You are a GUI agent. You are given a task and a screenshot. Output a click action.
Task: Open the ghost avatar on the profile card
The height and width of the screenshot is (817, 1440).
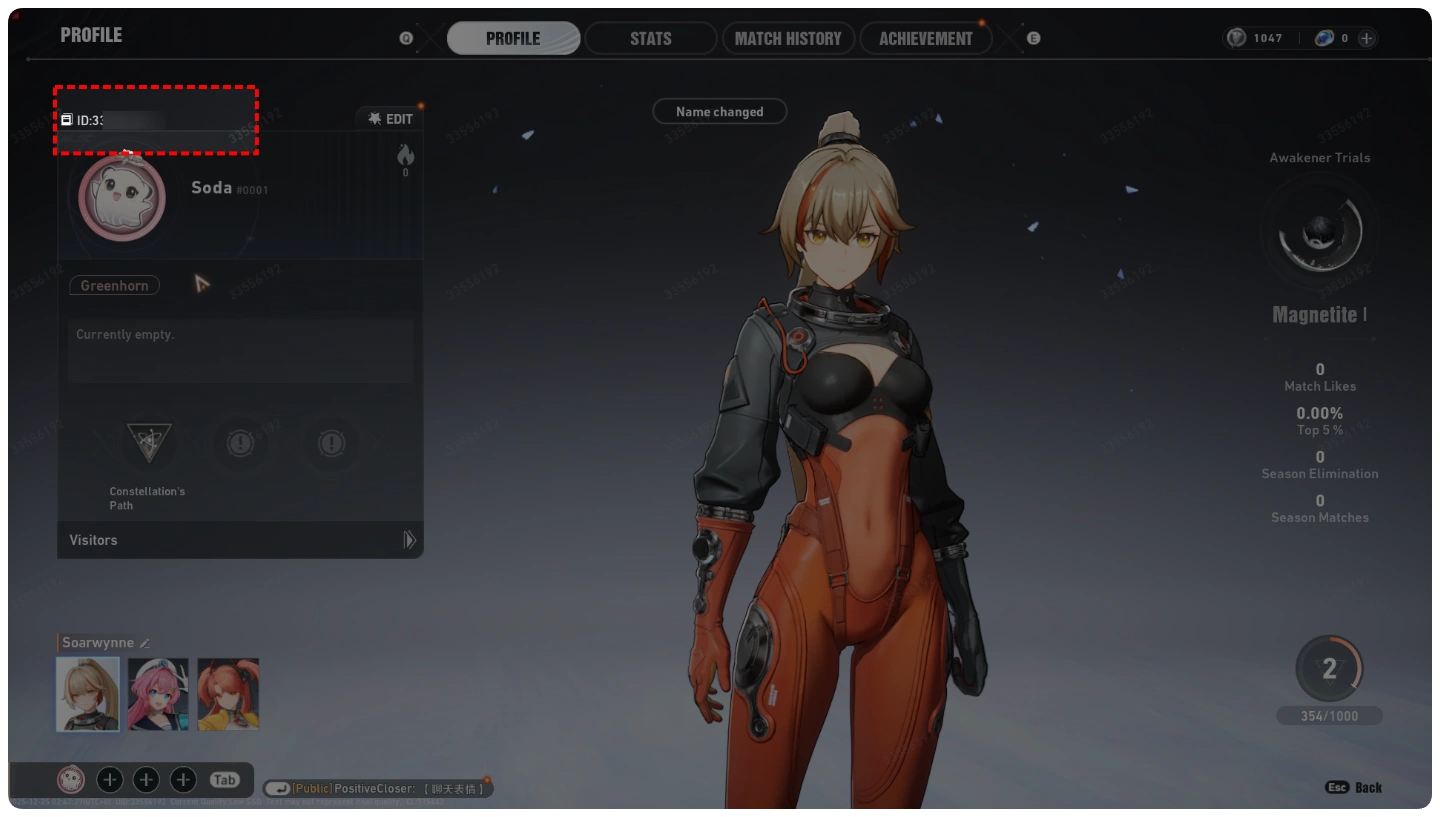(x=122, y=198)
